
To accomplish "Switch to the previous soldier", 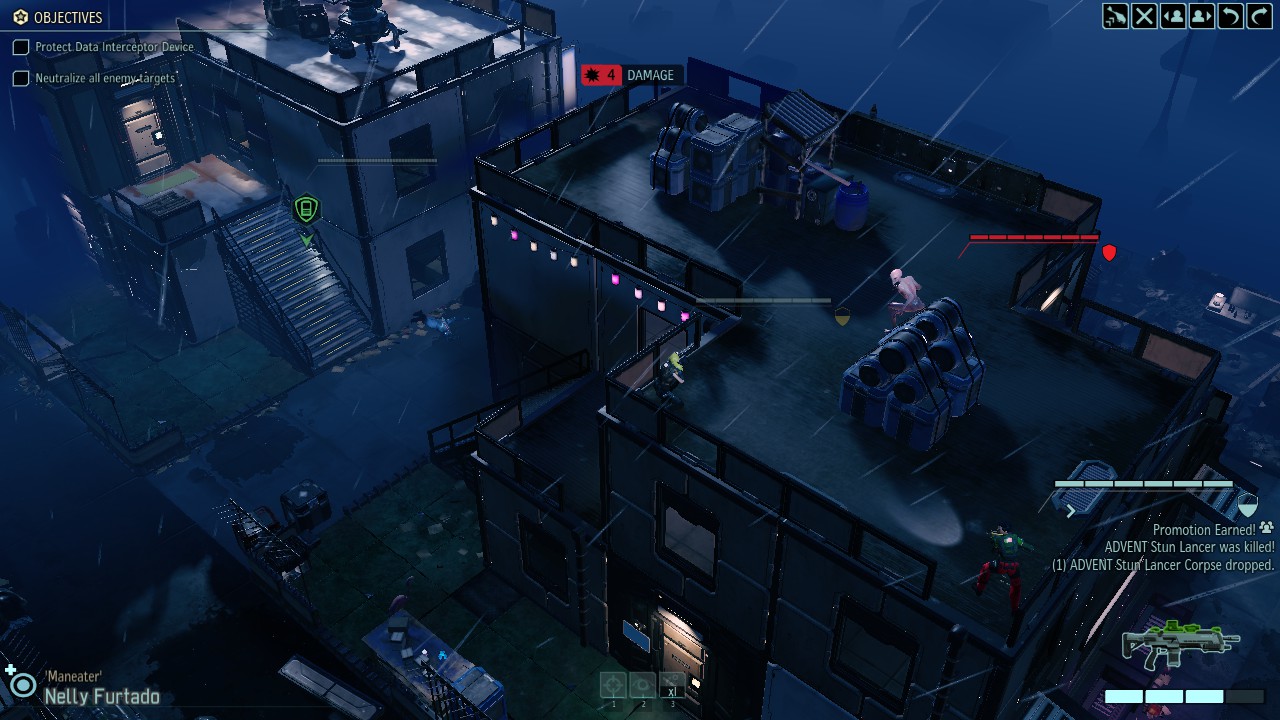I will pyautogui.click(x=1173, y=16).
